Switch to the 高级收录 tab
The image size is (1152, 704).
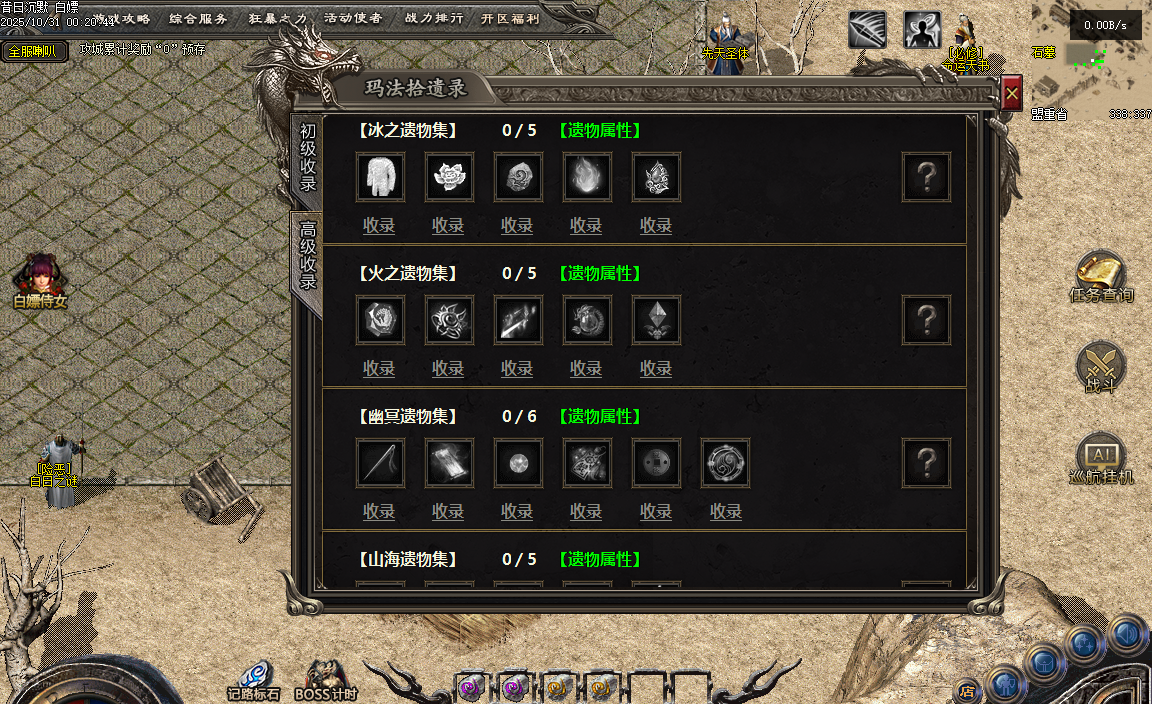308,256
